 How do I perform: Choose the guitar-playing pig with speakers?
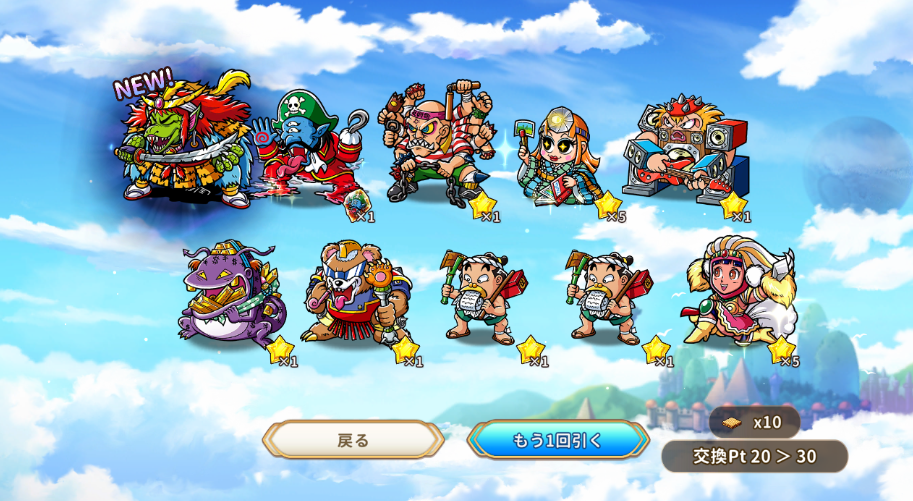coord(685,150)
